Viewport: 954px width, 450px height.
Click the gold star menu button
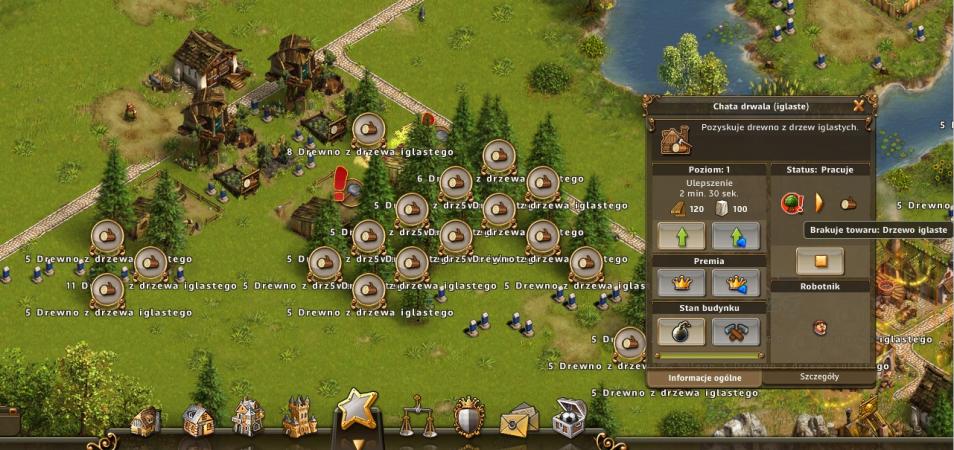point(356,409)
